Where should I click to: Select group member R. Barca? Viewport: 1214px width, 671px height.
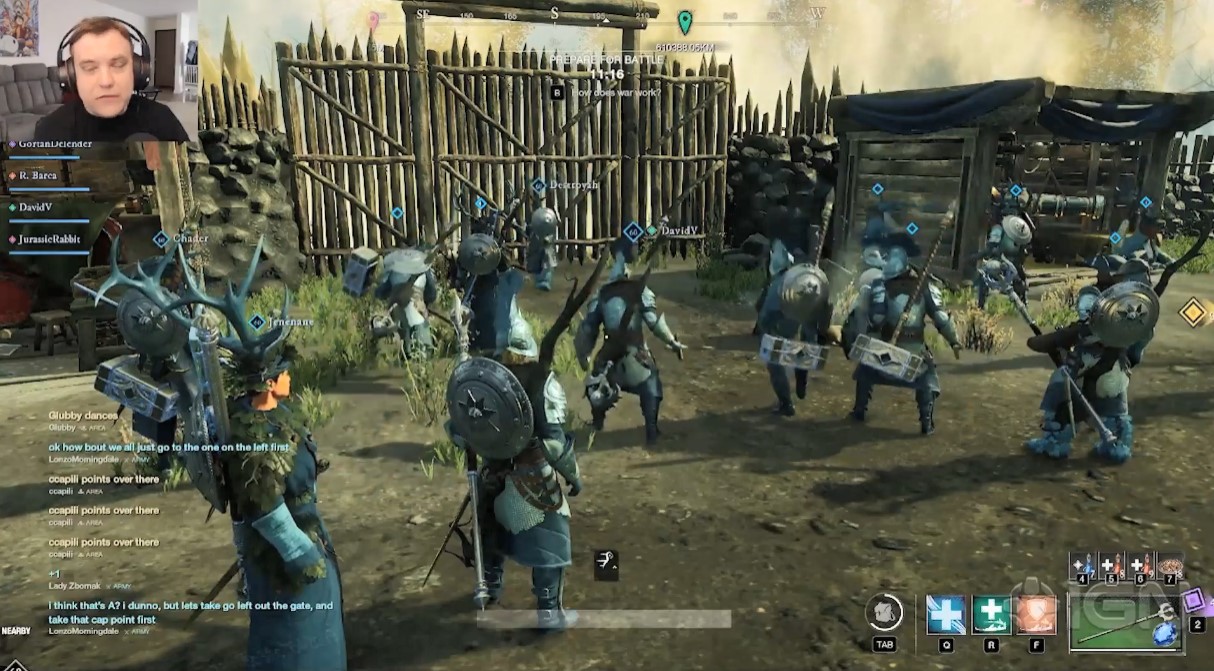click(x=38, y=176)
